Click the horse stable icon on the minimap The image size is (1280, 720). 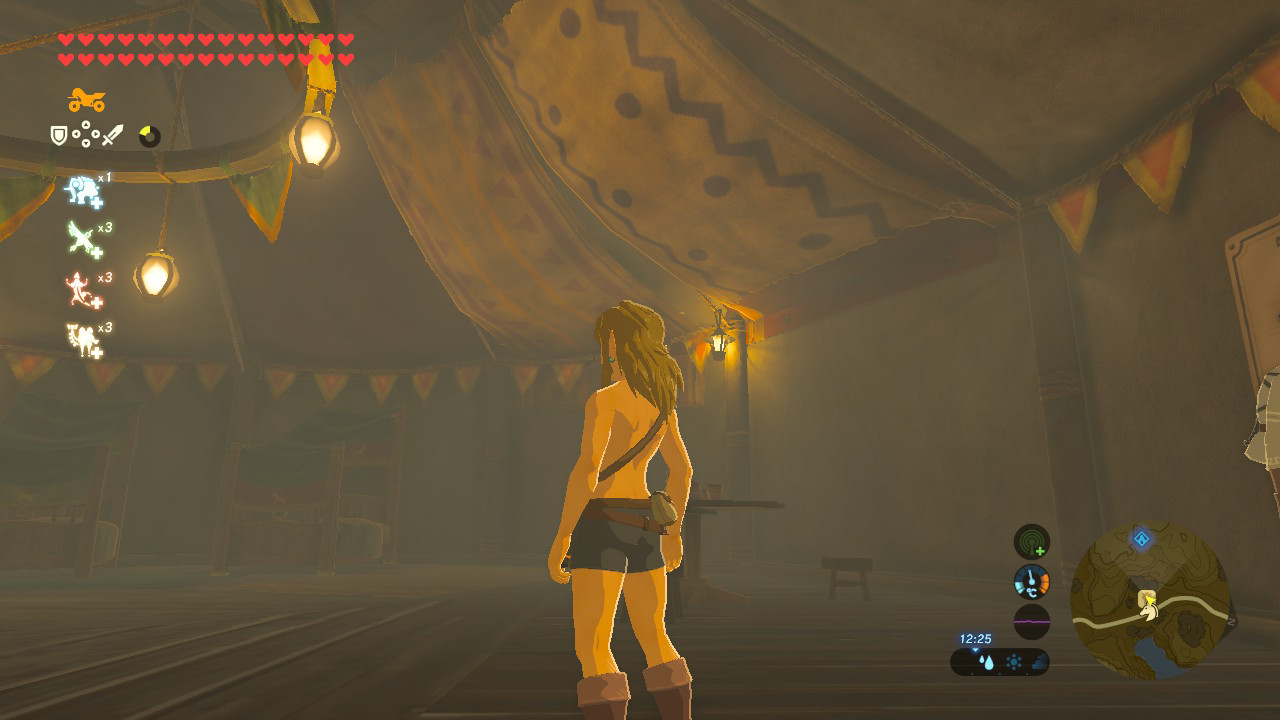tap(1148, 613)
